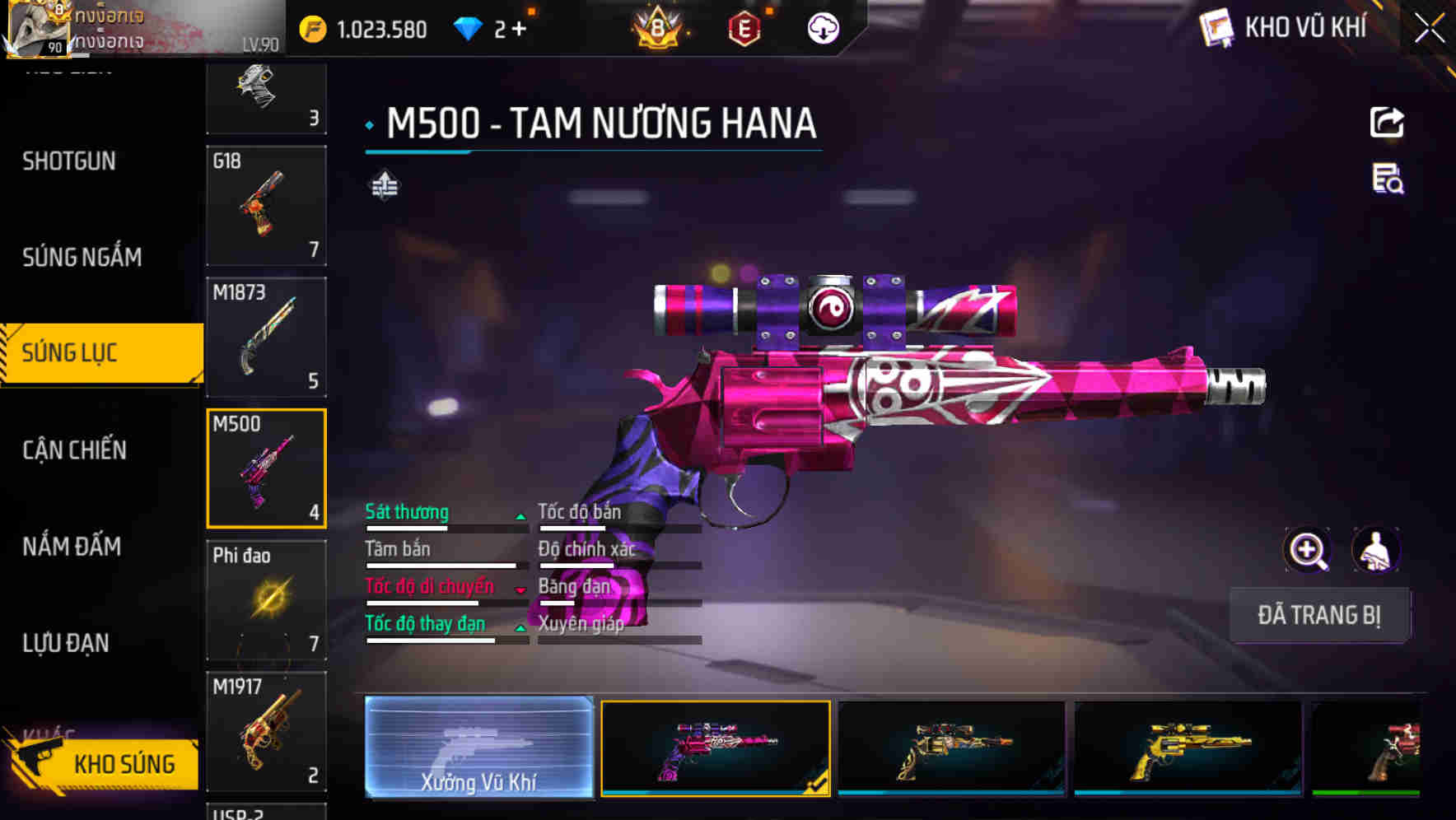The height and width of the screenshot is (820, 1456).
Task: Open the SÚNG NGẮM category
Action: [x=82, y=258]
